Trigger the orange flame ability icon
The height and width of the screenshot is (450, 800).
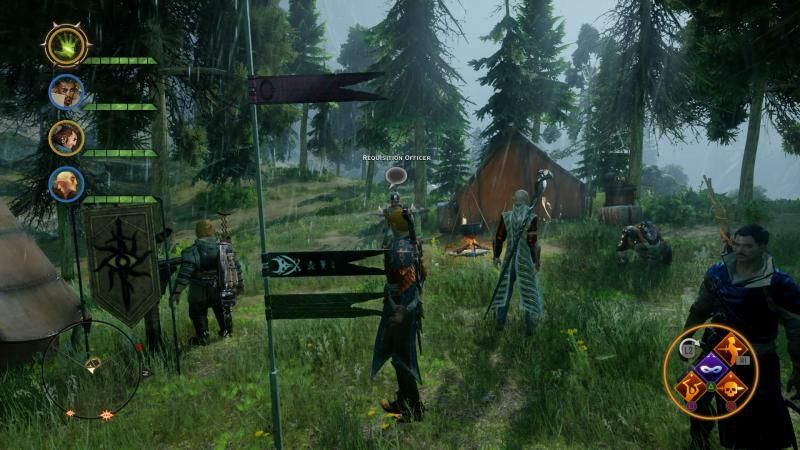pos(689,386)
